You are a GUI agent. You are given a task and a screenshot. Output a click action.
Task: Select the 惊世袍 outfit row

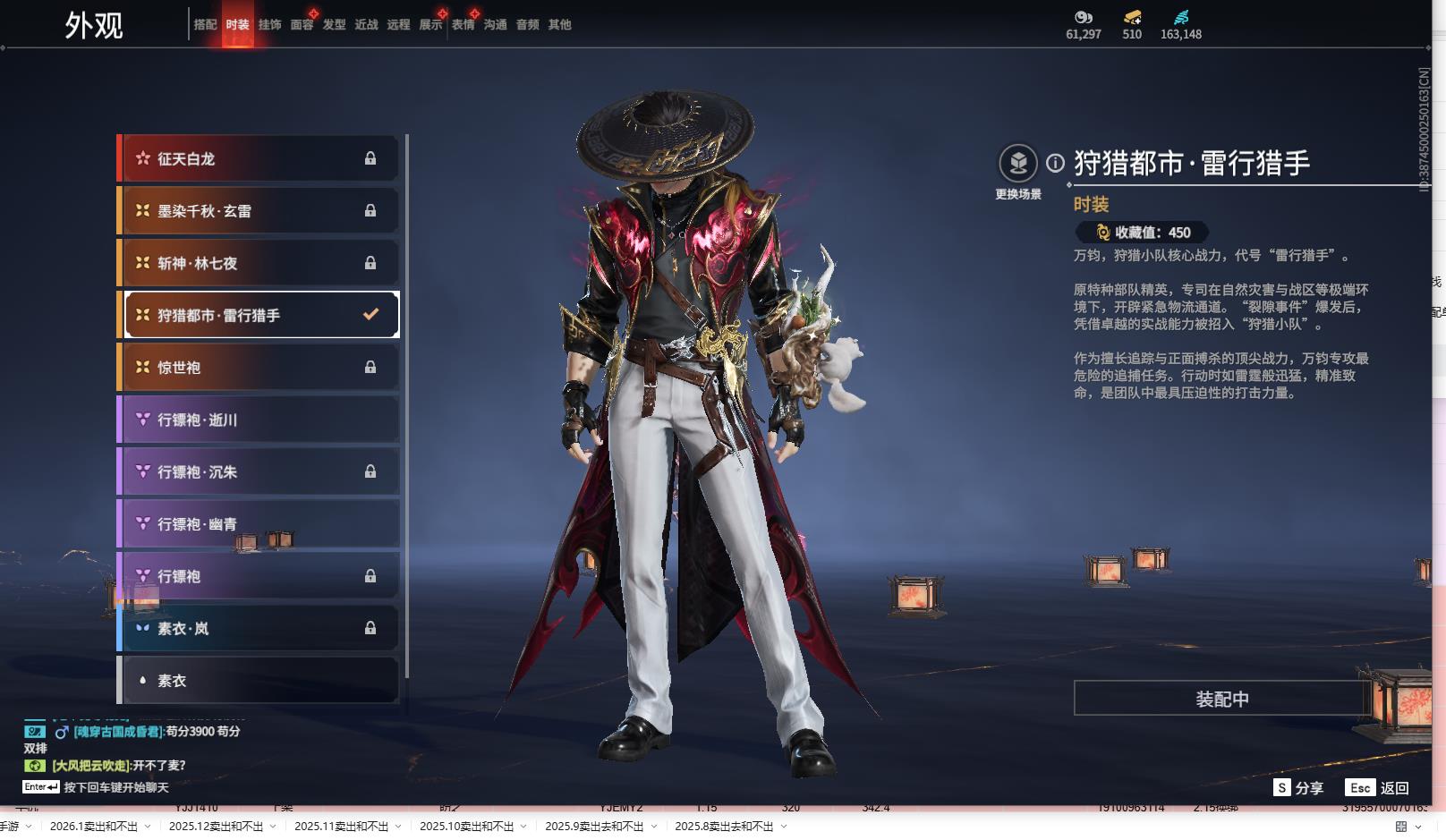click(259, 368)
